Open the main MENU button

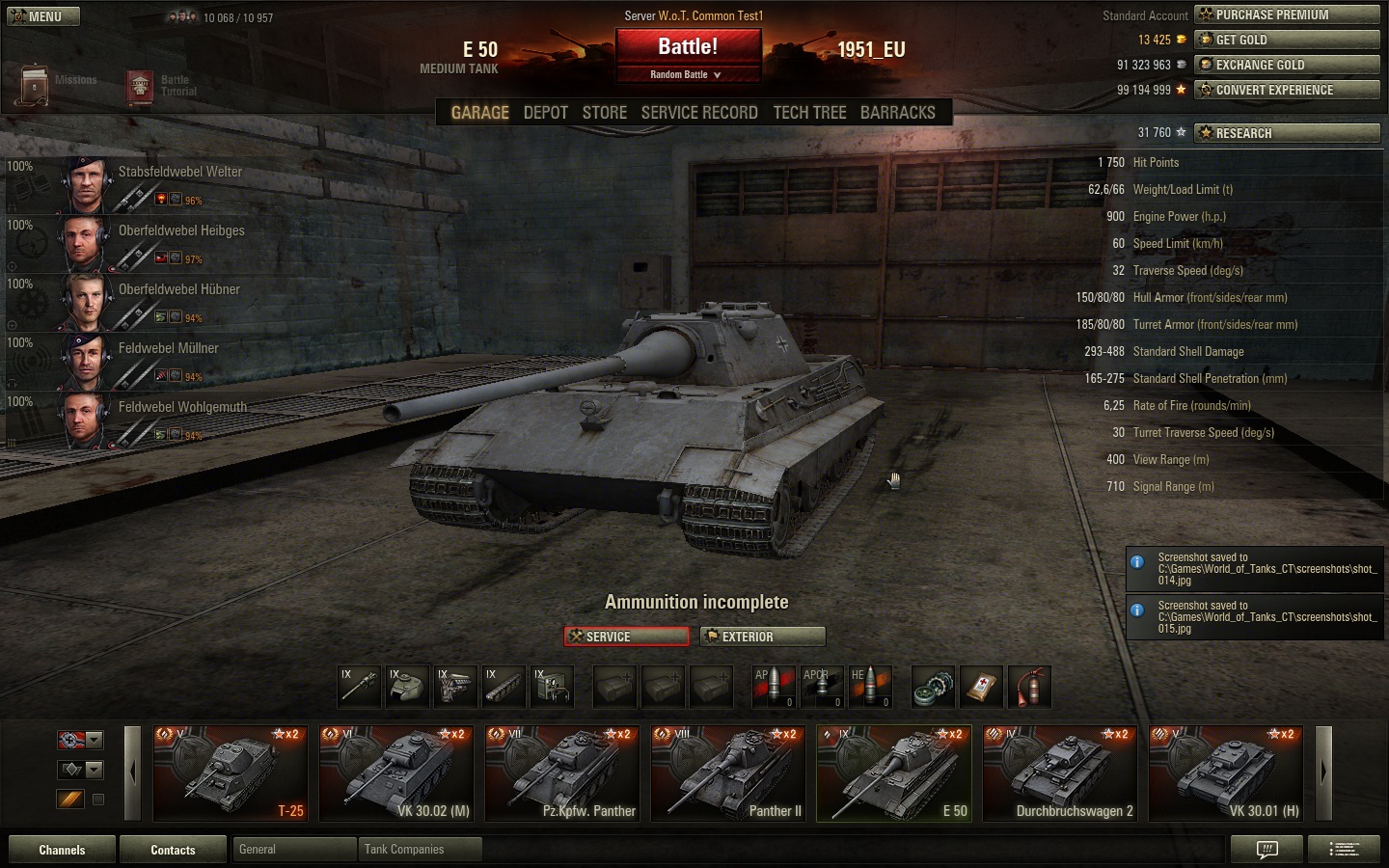coord(43,16)
